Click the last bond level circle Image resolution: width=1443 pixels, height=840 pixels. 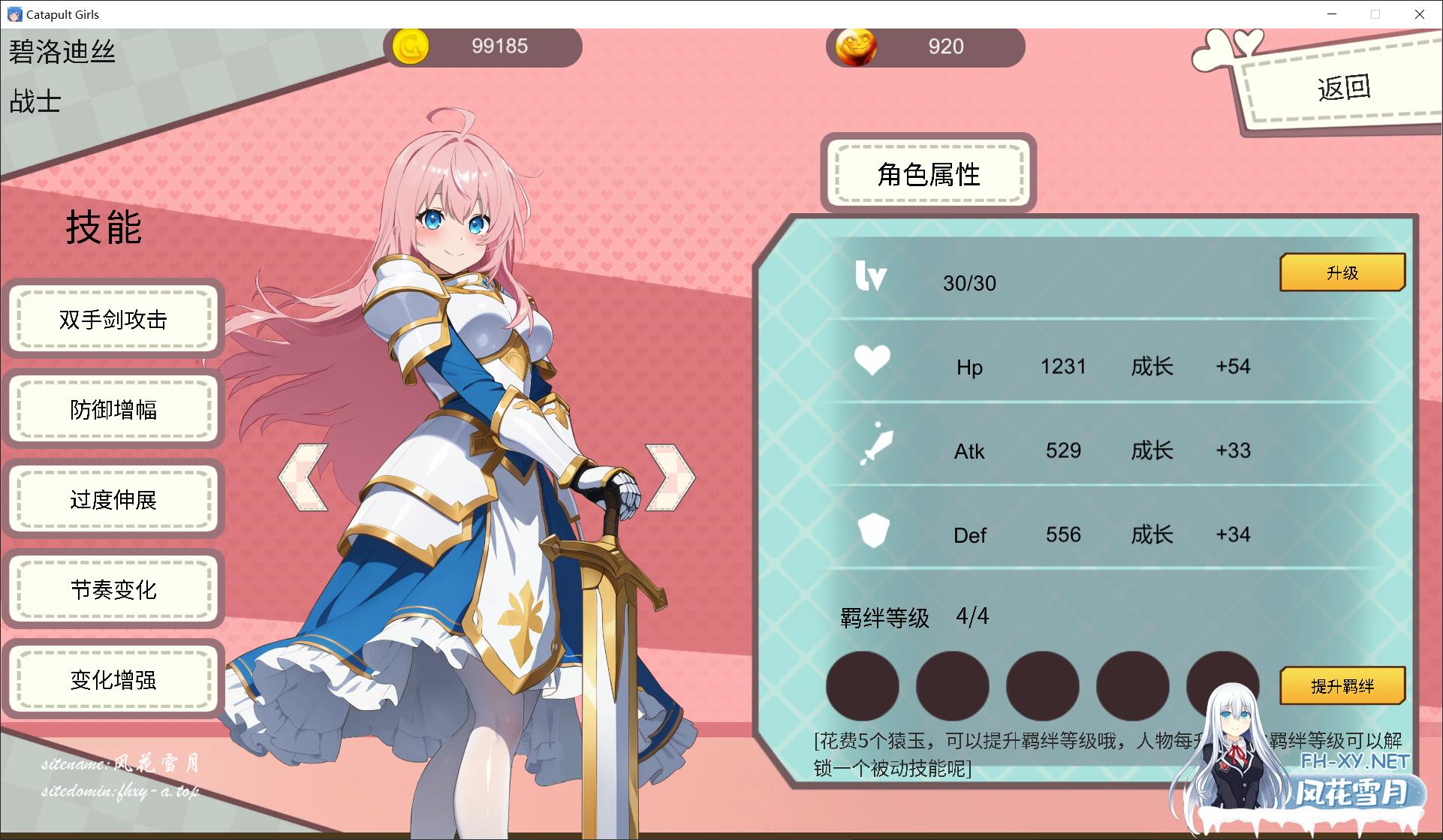coord(1225,685)
